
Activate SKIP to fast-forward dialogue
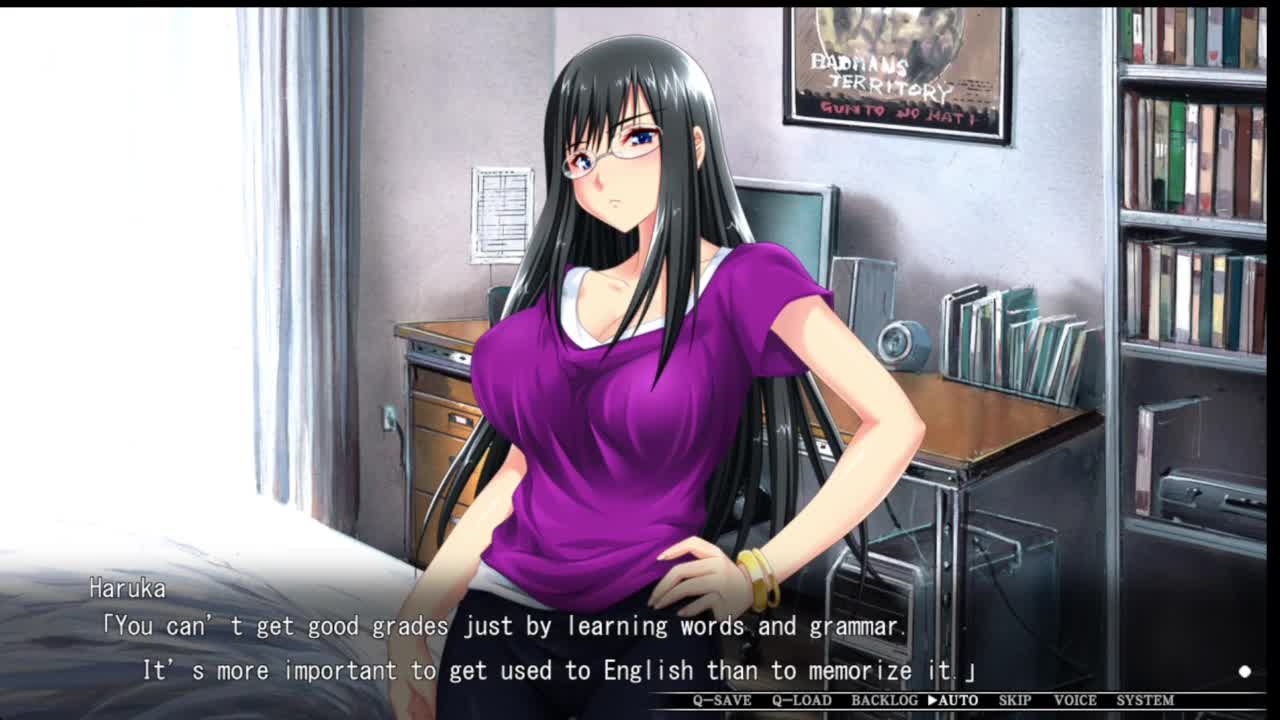1014,700
